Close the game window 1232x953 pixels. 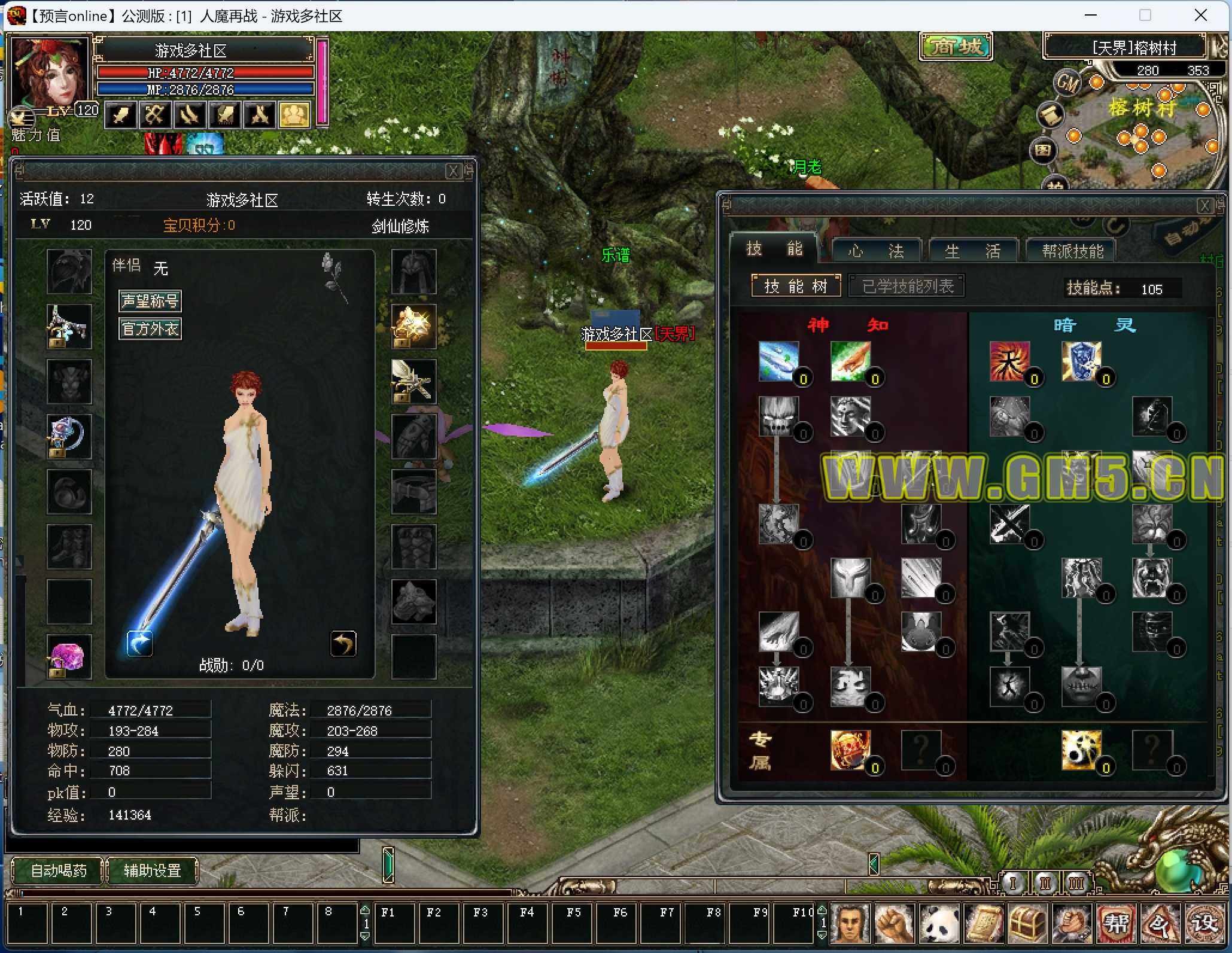tap(1201, 16)
